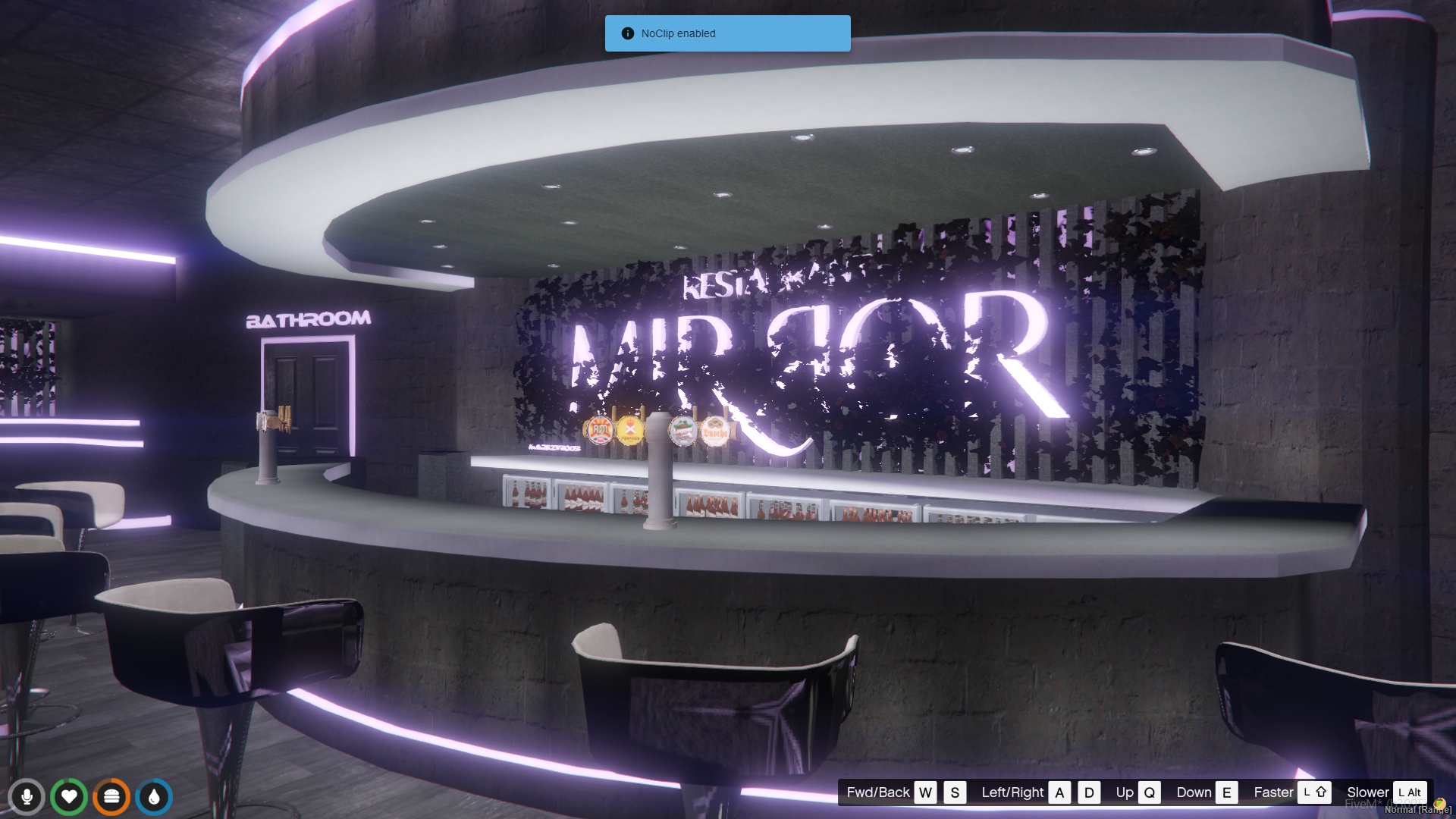Click the burger hunger status icon
This screenshot has height=819, width=1456.
click(111, 797)
